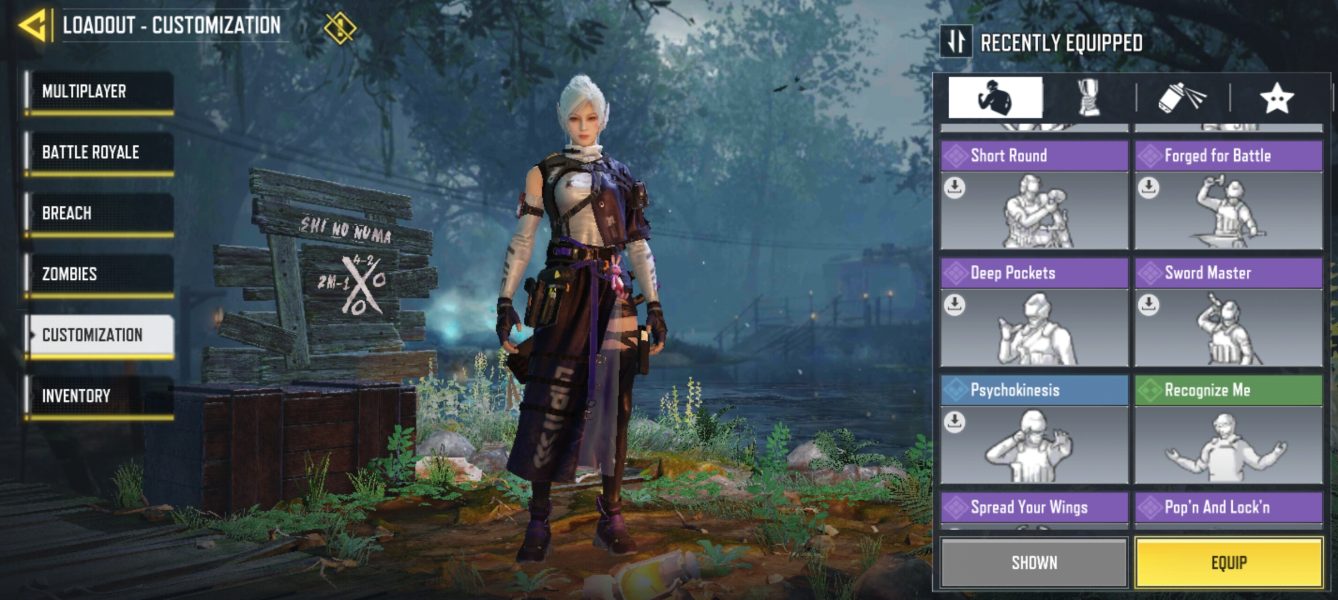This screenshot has height=600, width=1338.
Task: Select the Short Round emote
Action: click(1034, 196)
